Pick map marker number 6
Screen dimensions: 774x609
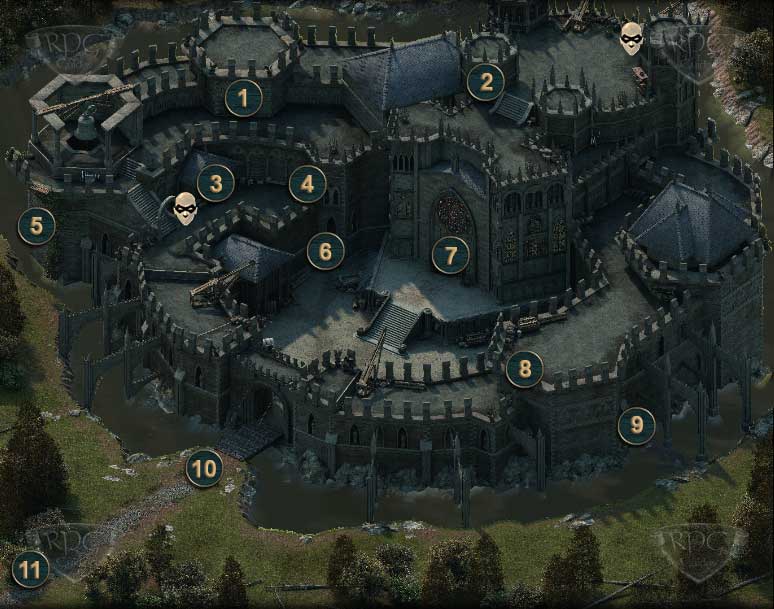tap(326, 251)
